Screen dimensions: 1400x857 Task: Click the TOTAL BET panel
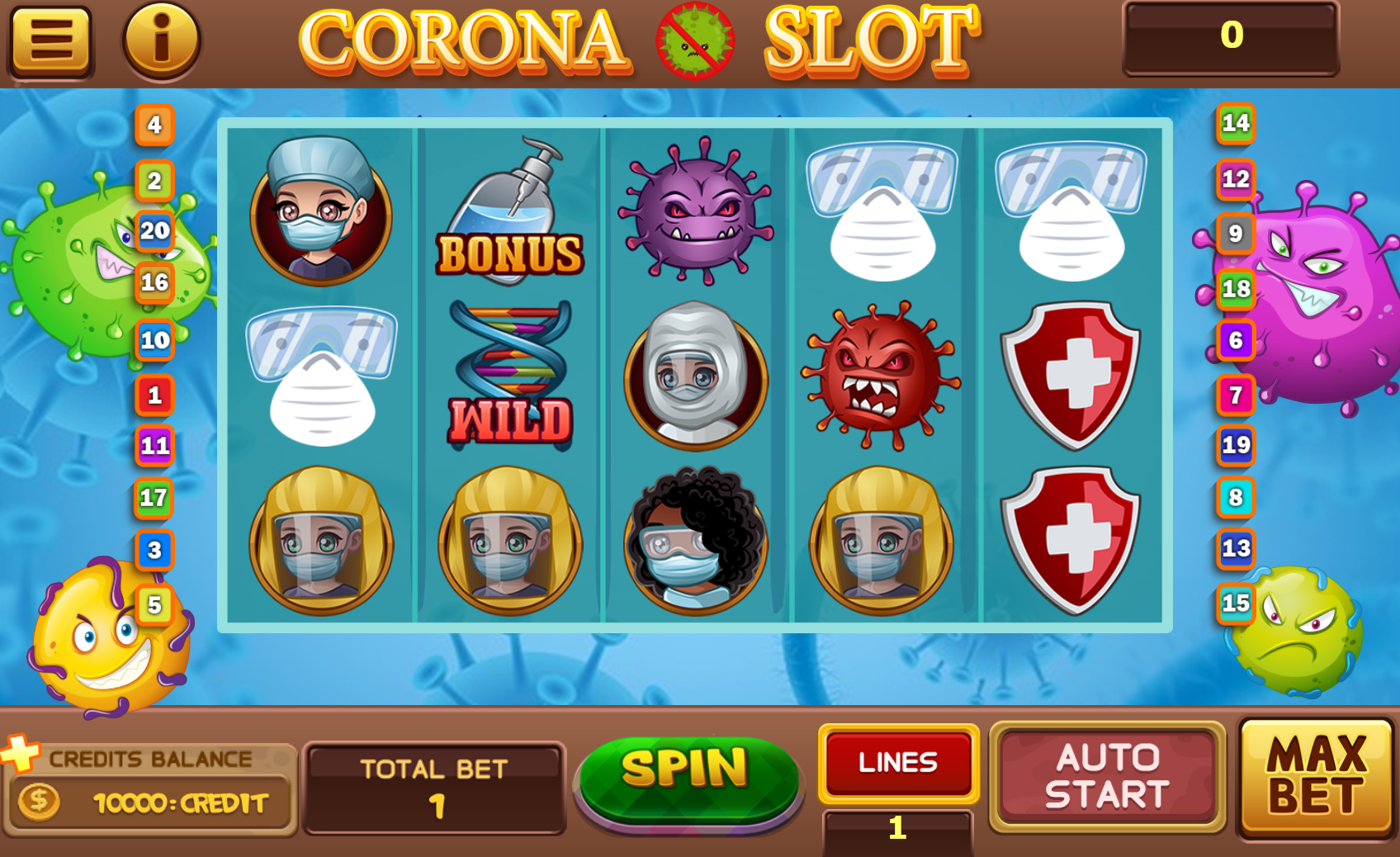click(434, 788)
